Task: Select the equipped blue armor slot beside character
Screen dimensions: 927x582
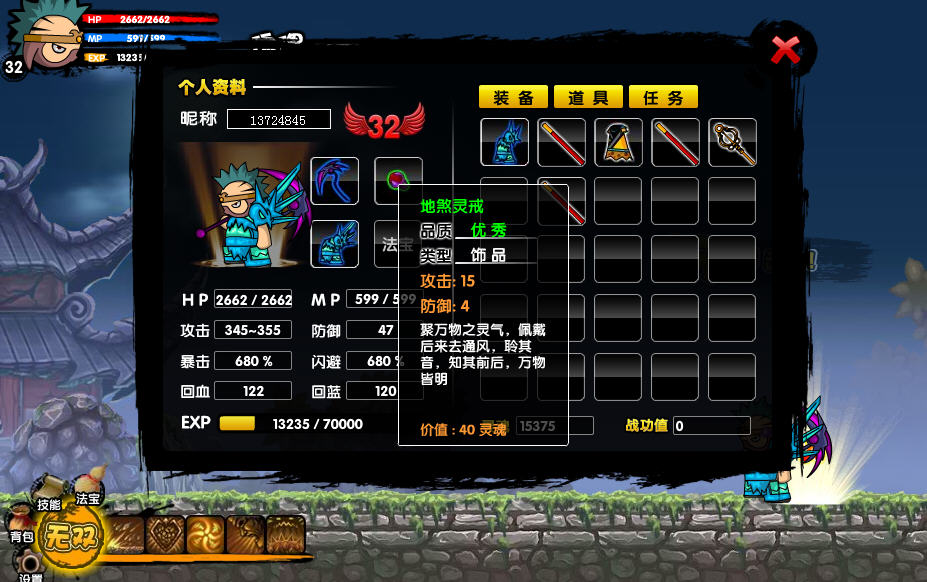Action: tap(334, 244)
